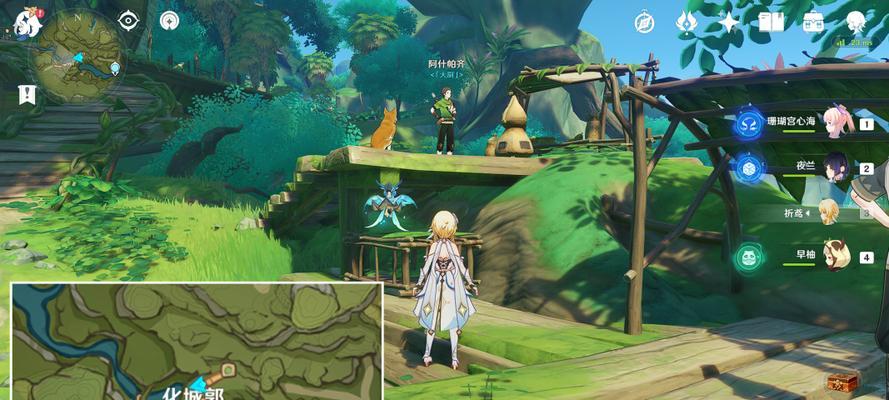The height and width of the screenshot is (400, 889).
Task: Open the adventurer handbook book icon
Action: (x=770, y=22)
